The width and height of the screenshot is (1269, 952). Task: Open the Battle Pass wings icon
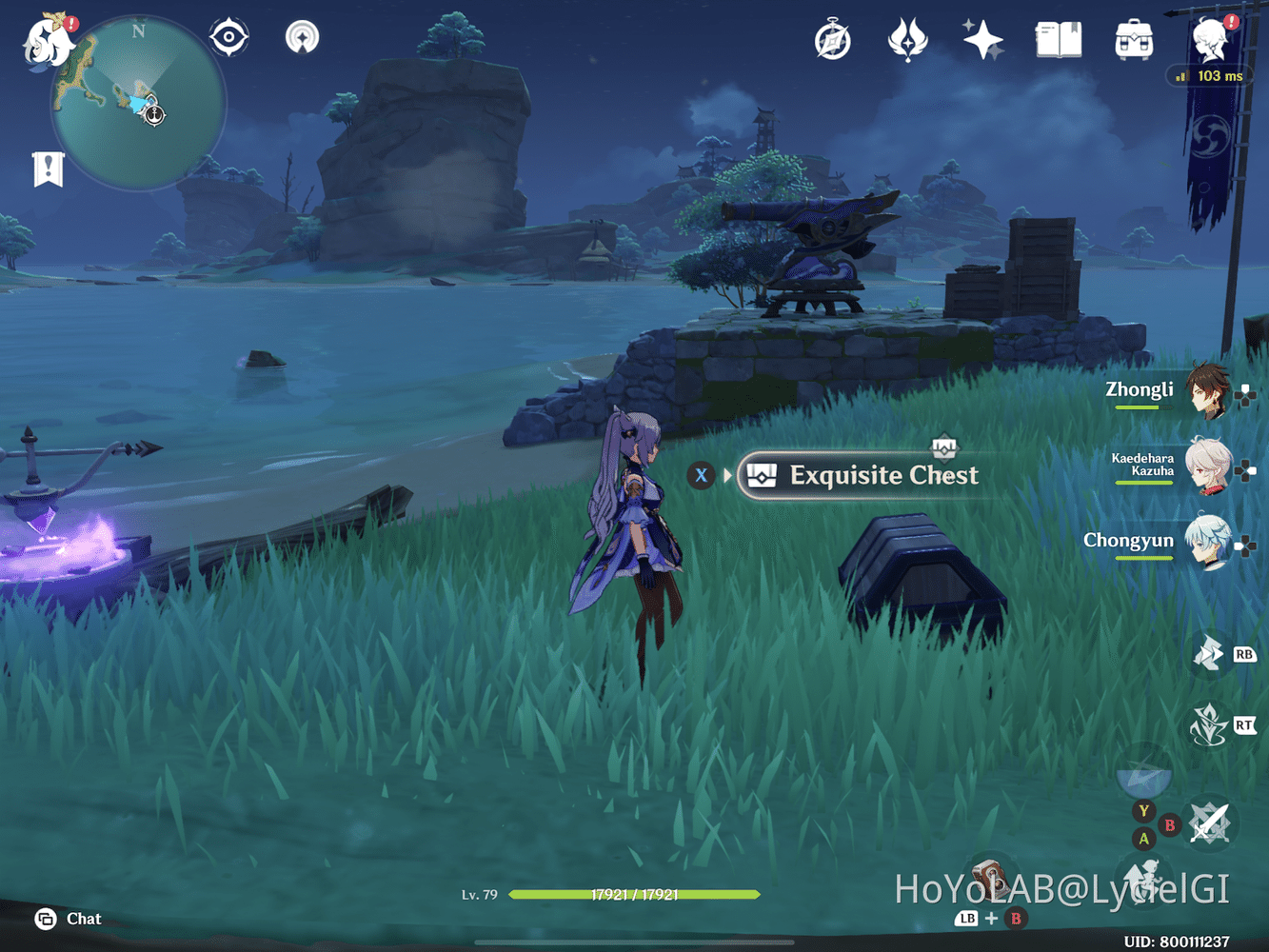coord(906,39)
